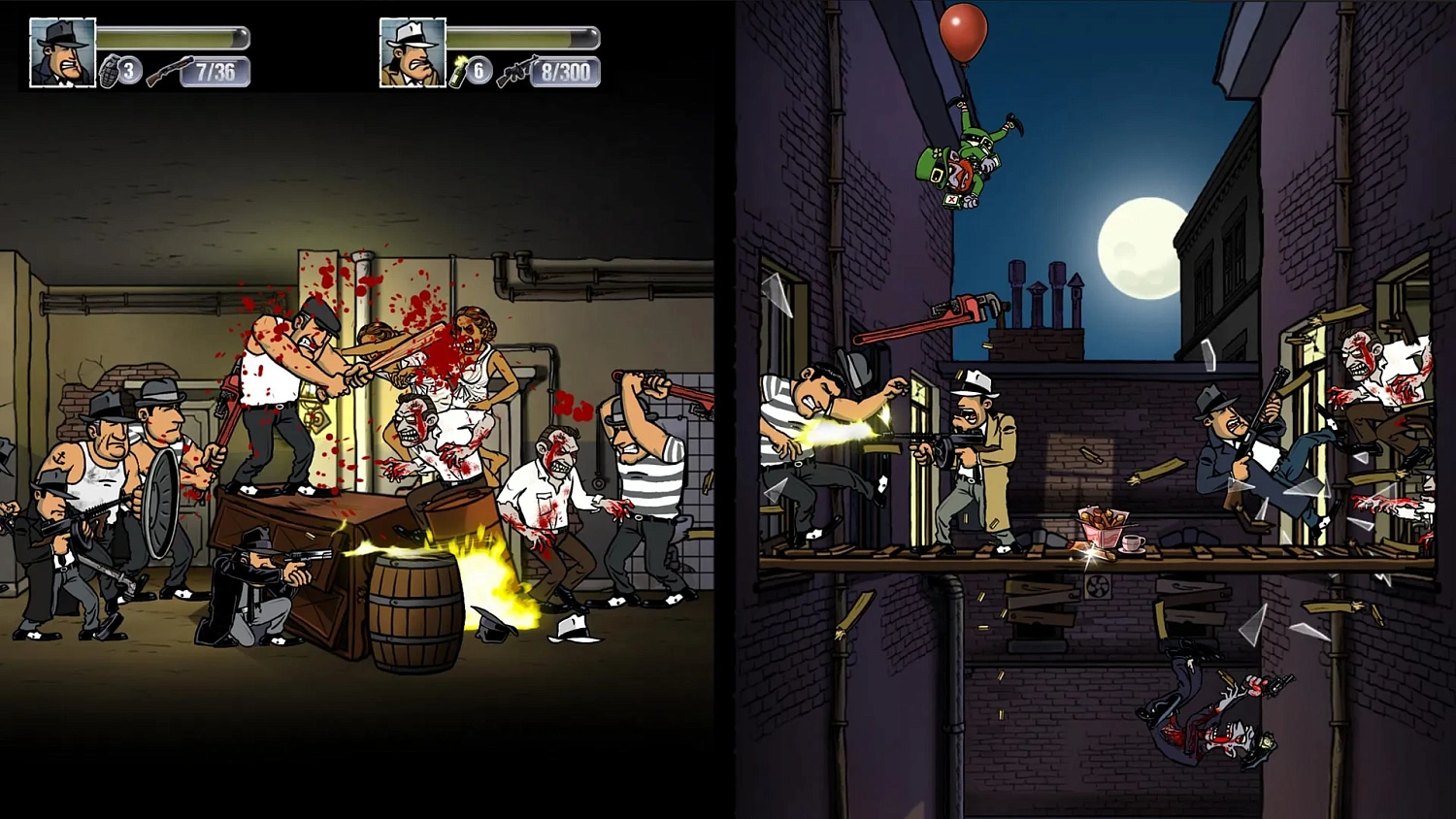This screenshot has width=1456, height=819.
Task: Click Player 2's portrait with the white hat
Action: point(413,50)
